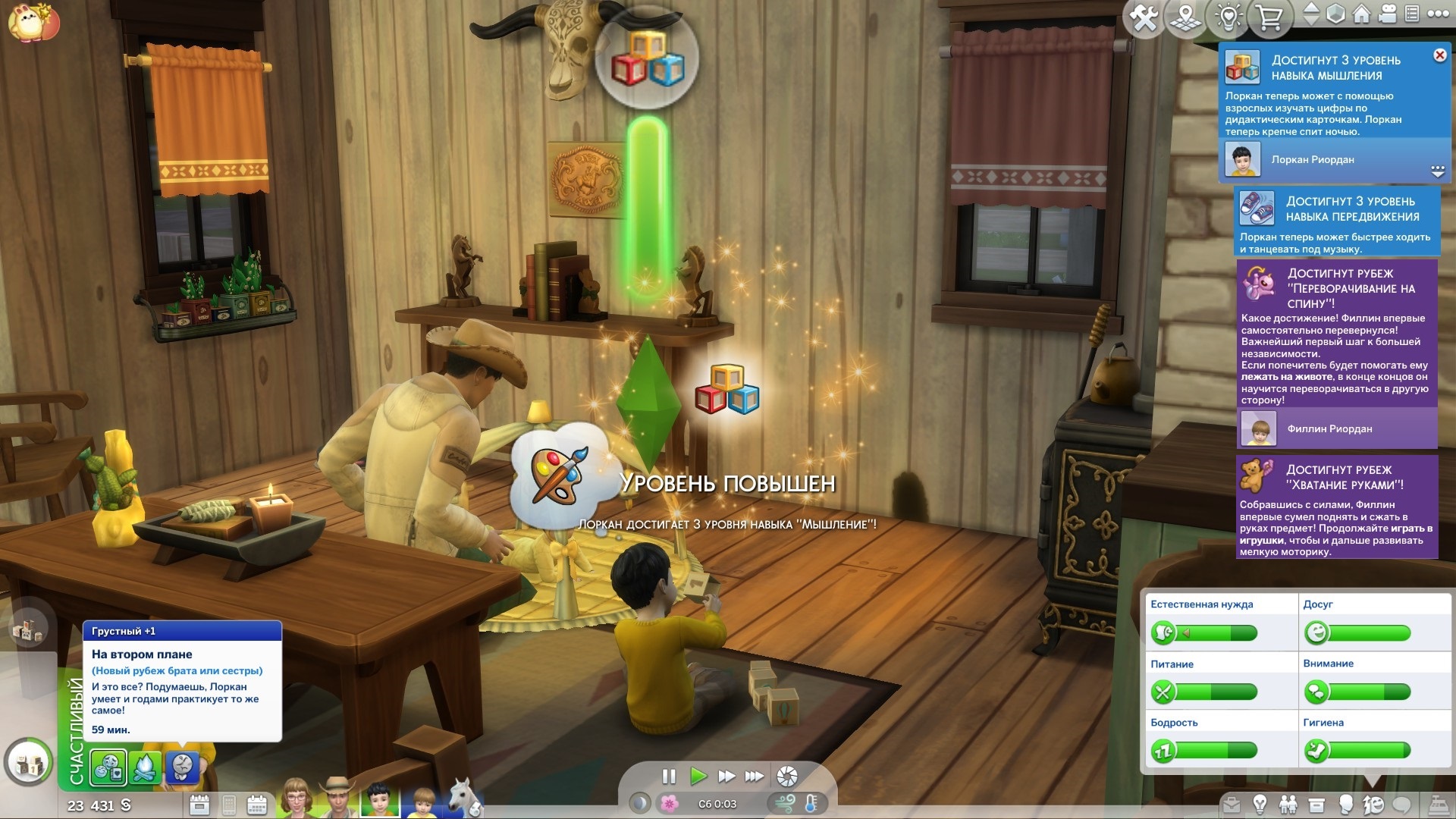This screenshot has height=819, width=1456.
Task: Click the blue sad moodlet icon
Action: point(182,767)
